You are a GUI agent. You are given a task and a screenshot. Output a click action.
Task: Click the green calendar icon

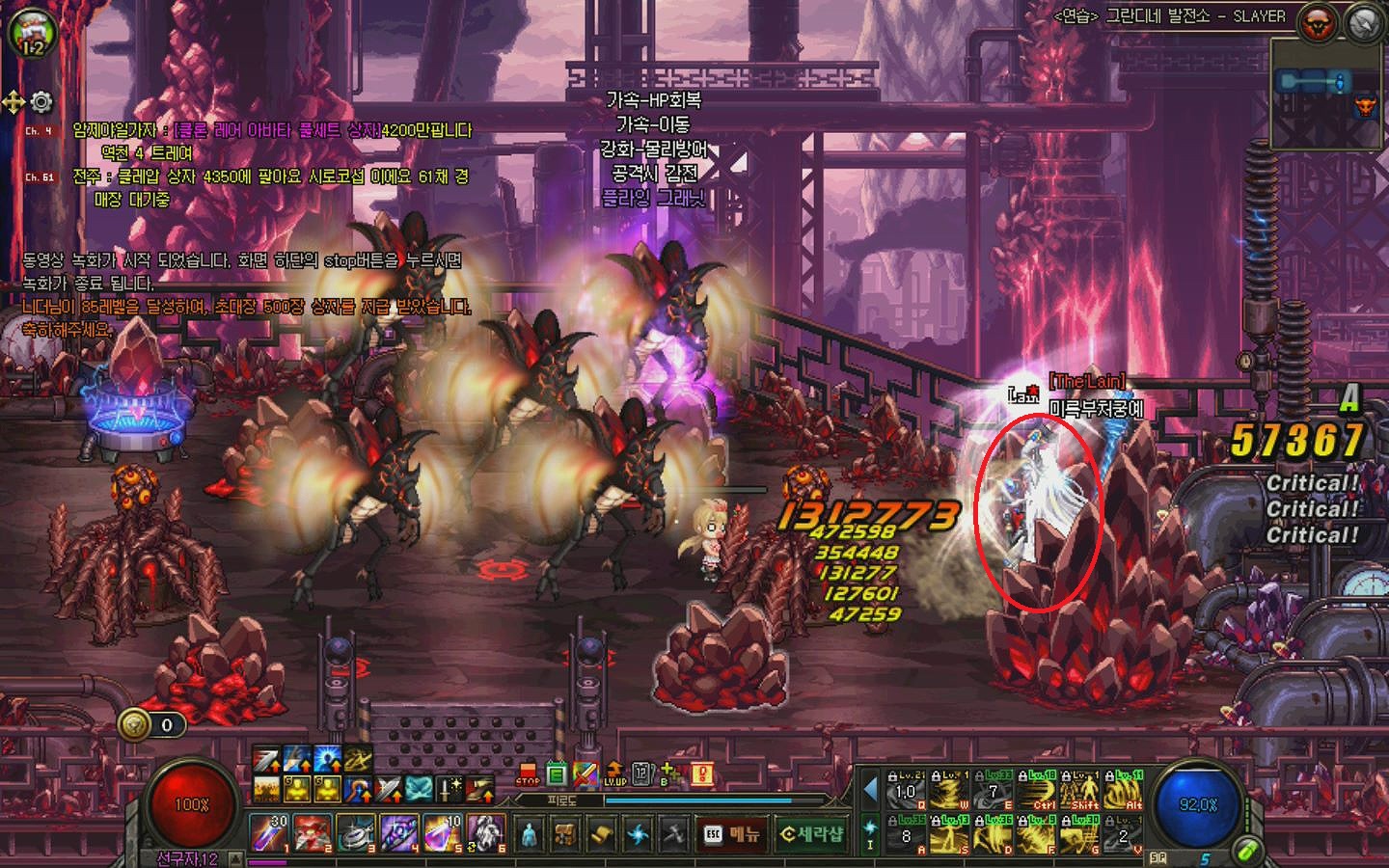click(x=557, y=774)
